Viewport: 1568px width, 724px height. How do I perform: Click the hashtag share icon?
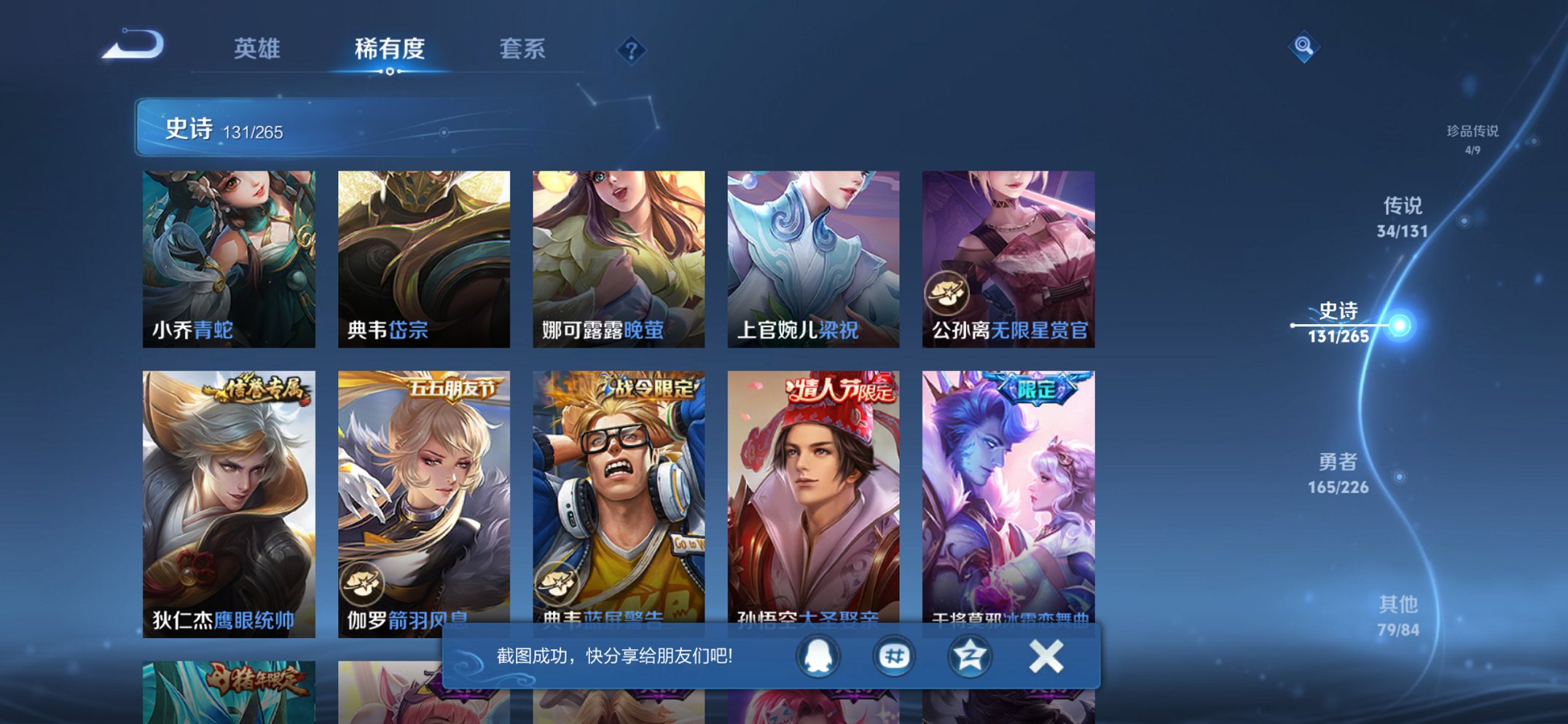point(894,656)
